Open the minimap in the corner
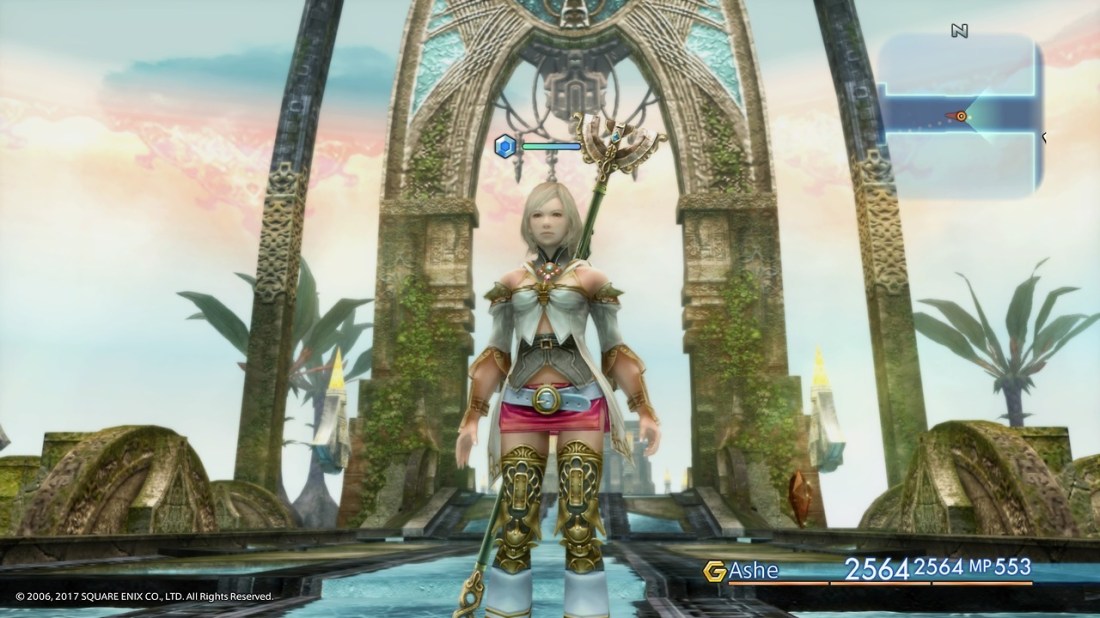 click(x=960, y=115)
